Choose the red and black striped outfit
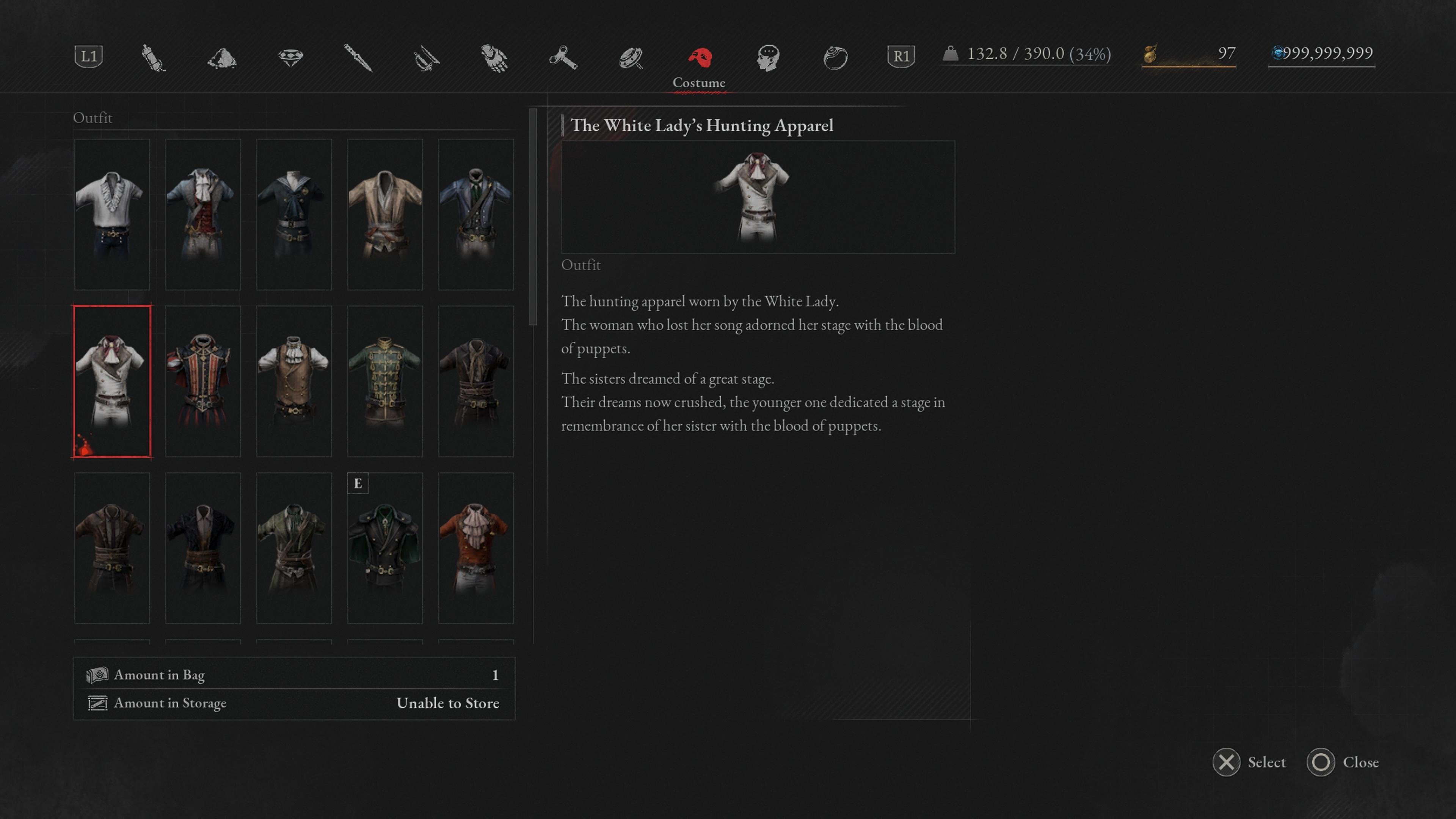Viewport: 1456px width, 819px height. tap(203, 381)
